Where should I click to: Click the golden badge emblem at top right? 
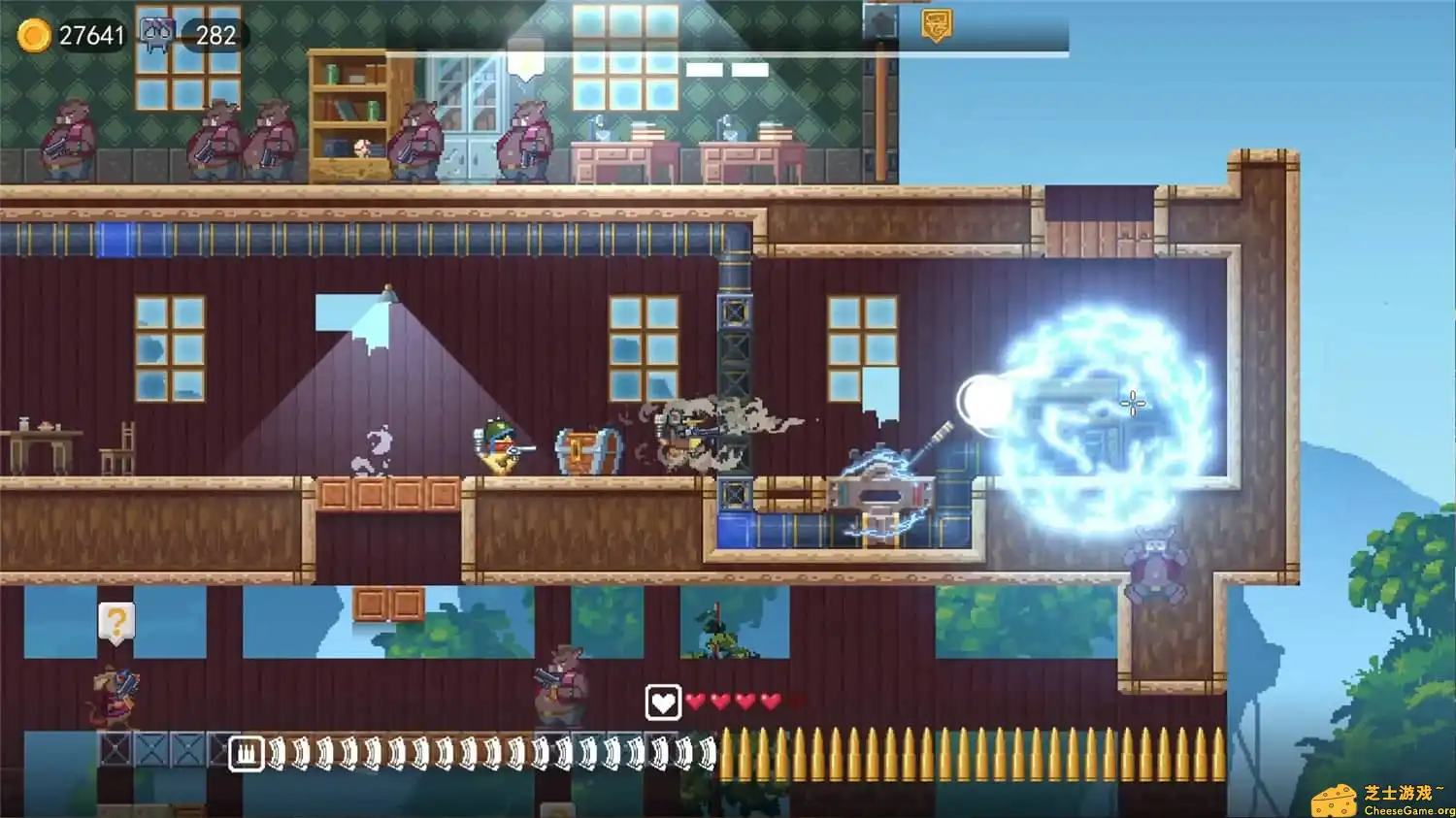tap(937, 23)
